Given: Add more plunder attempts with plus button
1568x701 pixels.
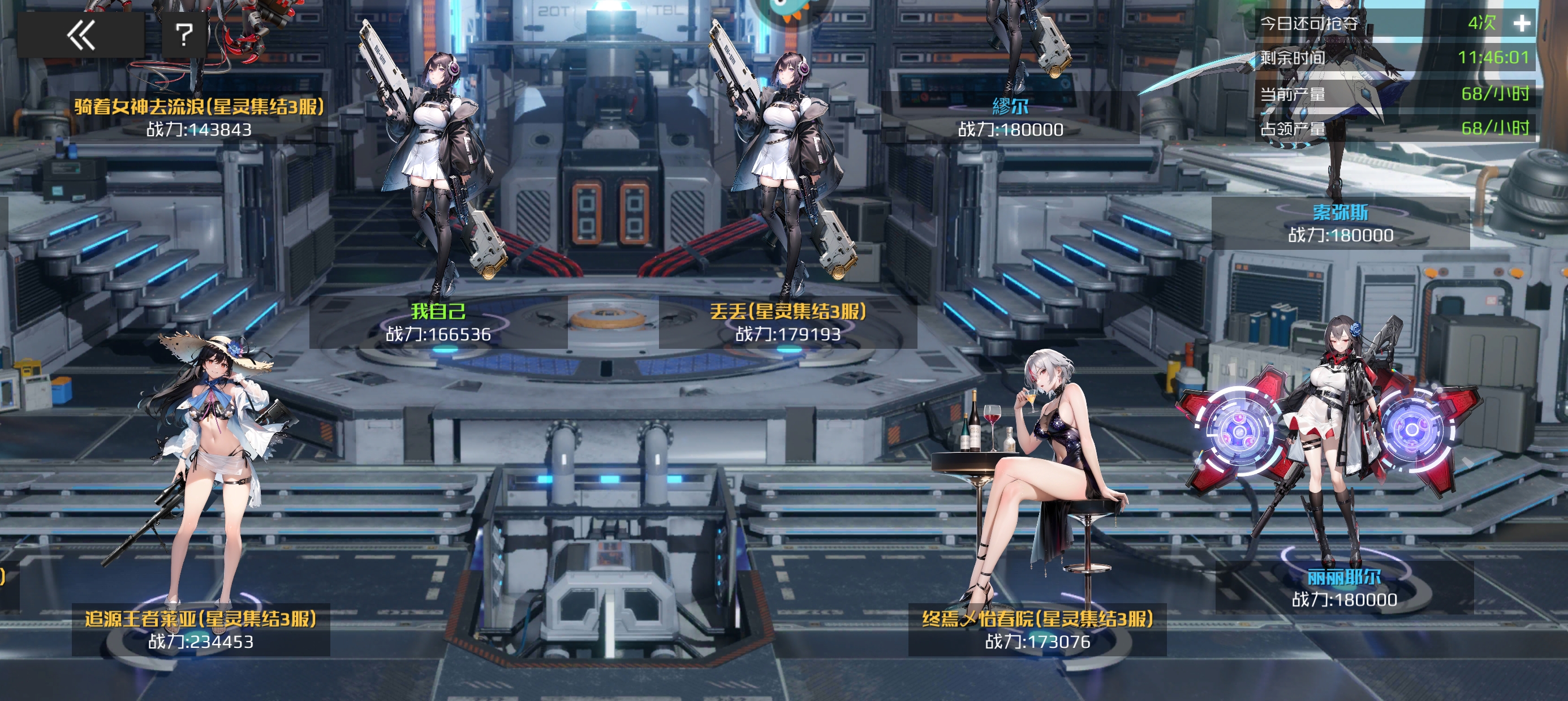Looking at the screenshot, I should [1522, 24].
